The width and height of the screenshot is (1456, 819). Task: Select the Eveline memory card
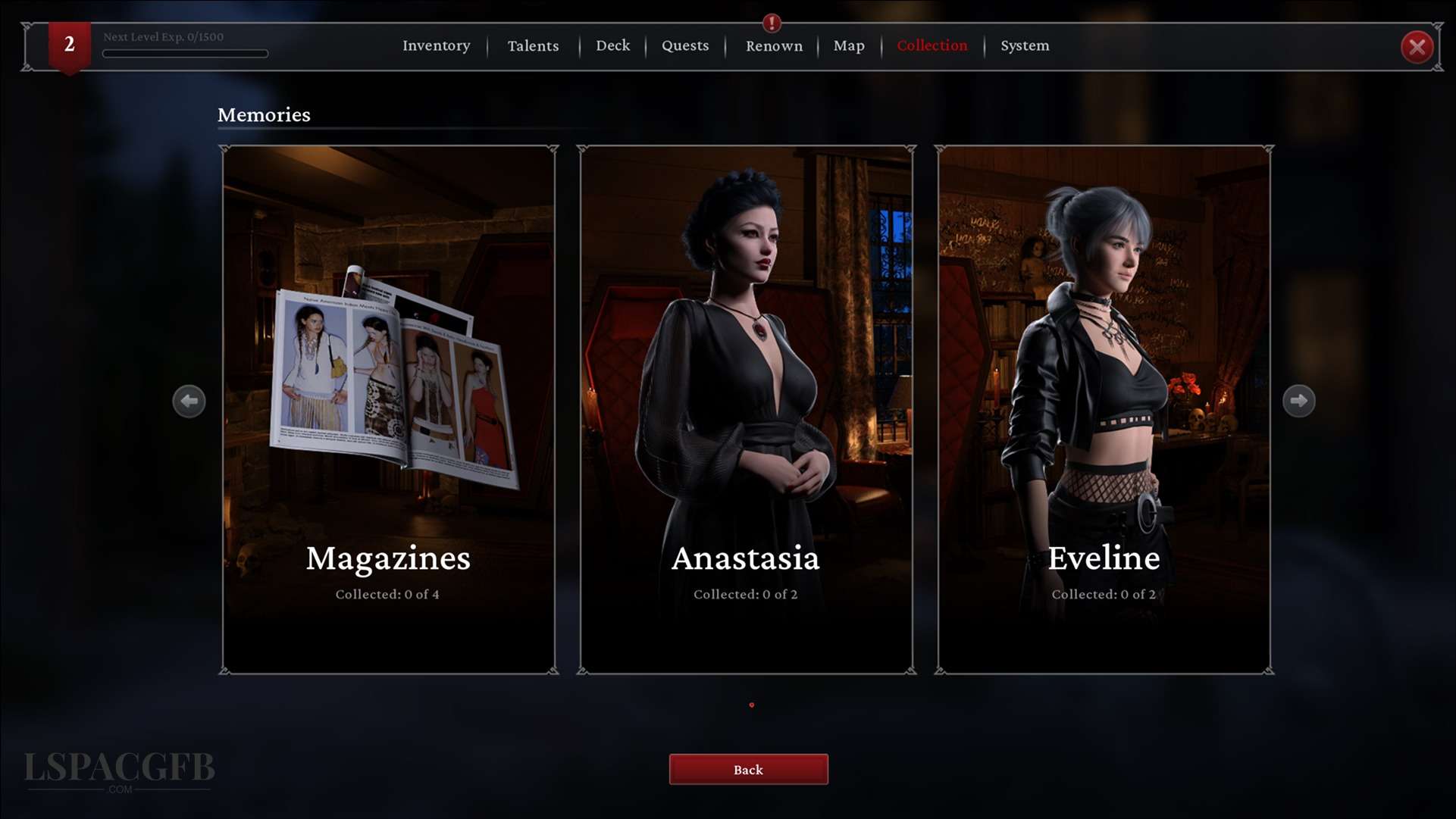coord(1104,409)
